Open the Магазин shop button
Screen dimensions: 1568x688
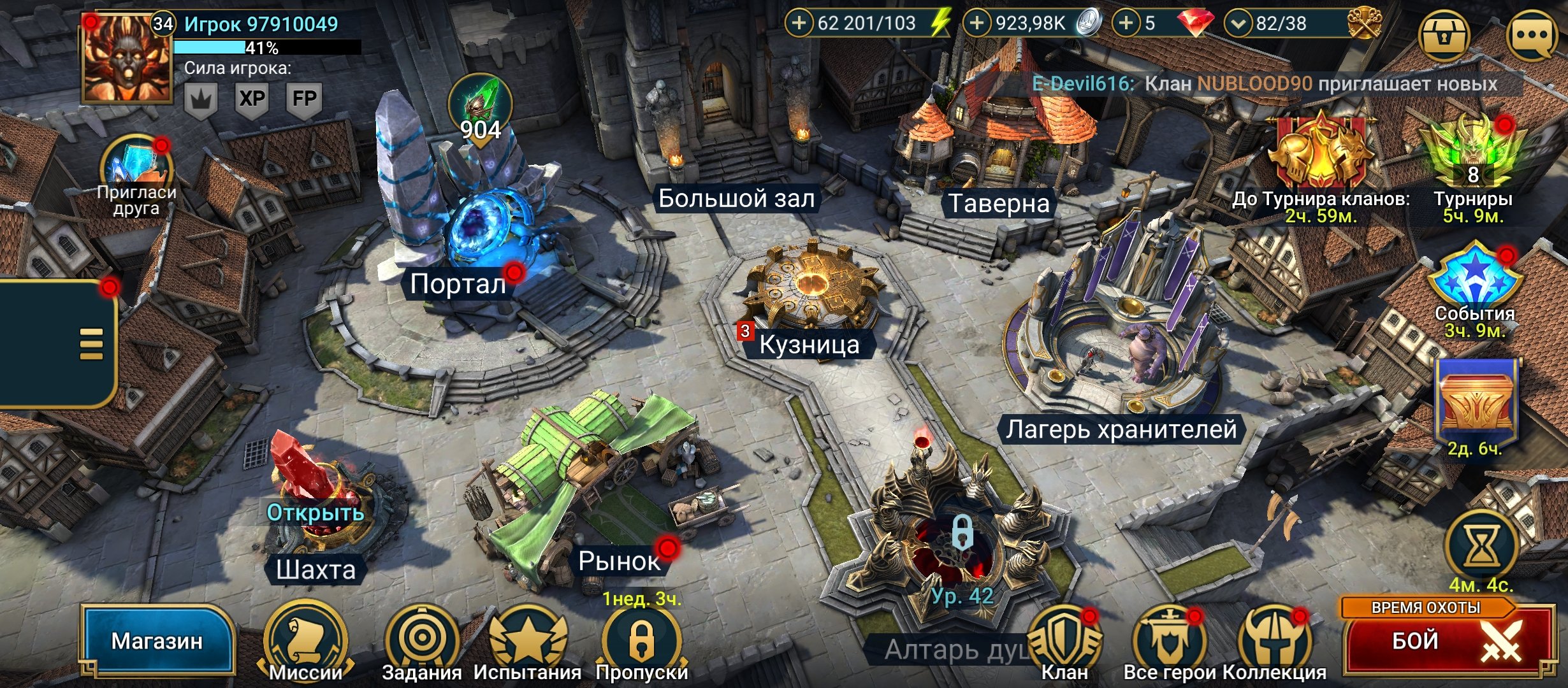157,640
